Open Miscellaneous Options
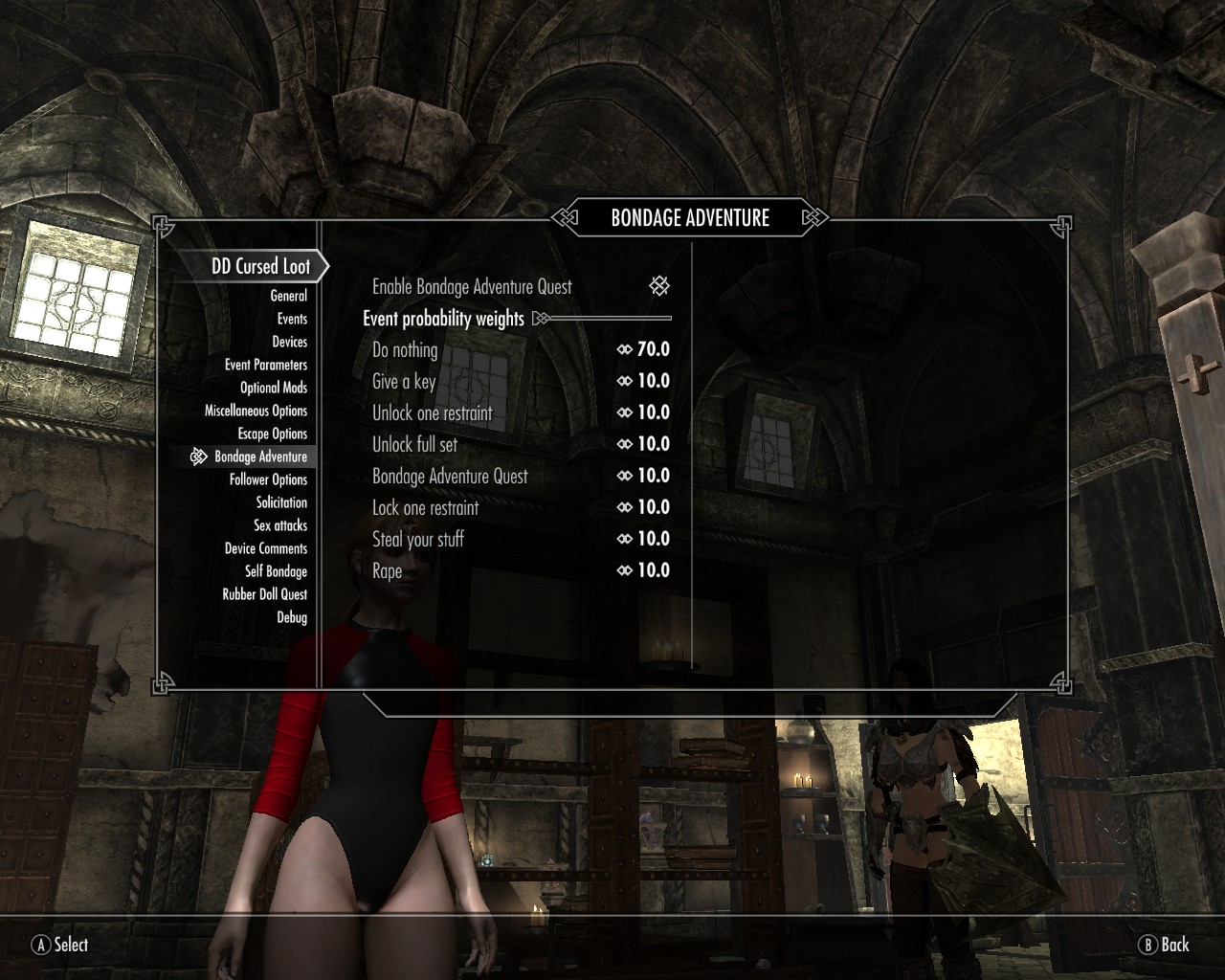Viewport: 1225px width, 980px height. point(256,411)
